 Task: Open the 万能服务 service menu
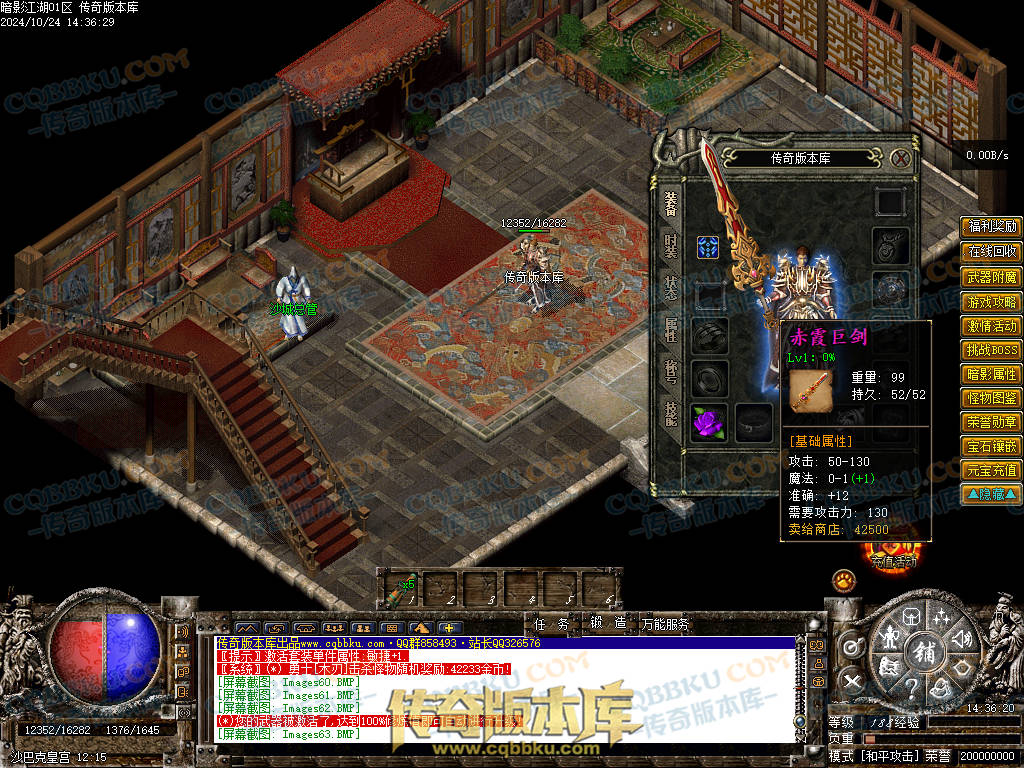(x=666, y=624)
